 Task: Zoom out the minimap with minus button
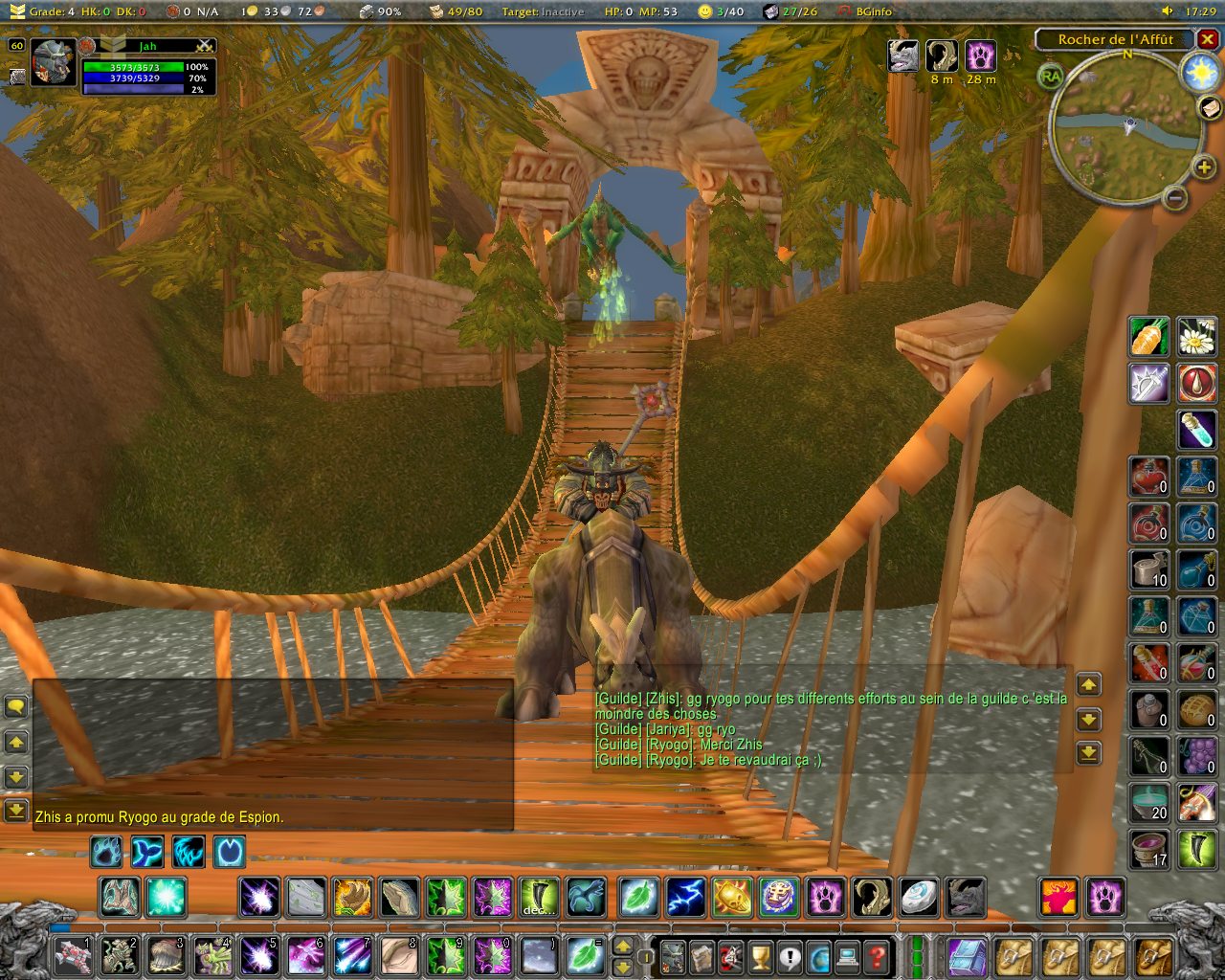click(x=1176, y=198)
